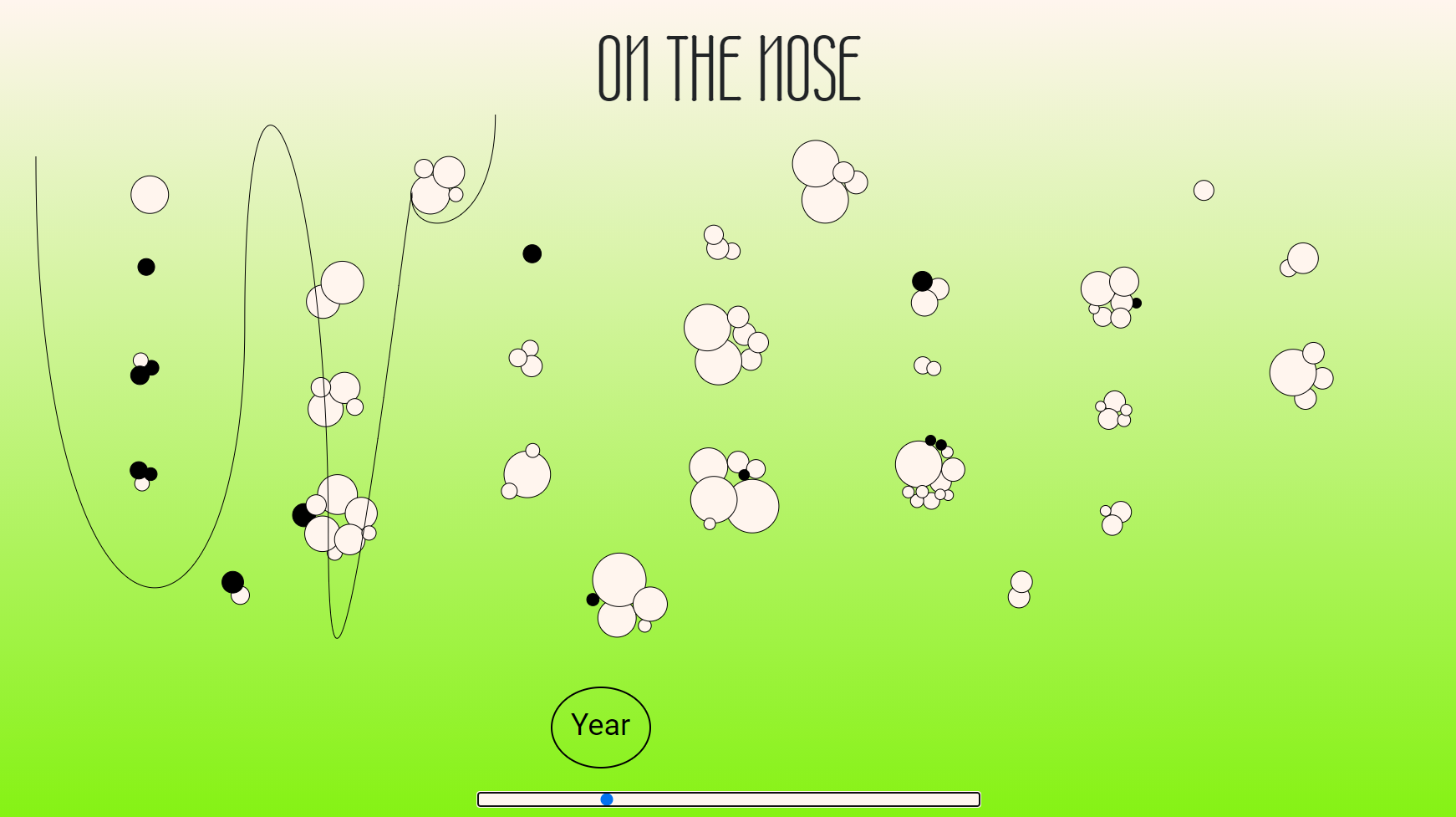Select the tiny black dot beside a white bubble

click(x=1135, y=303)
